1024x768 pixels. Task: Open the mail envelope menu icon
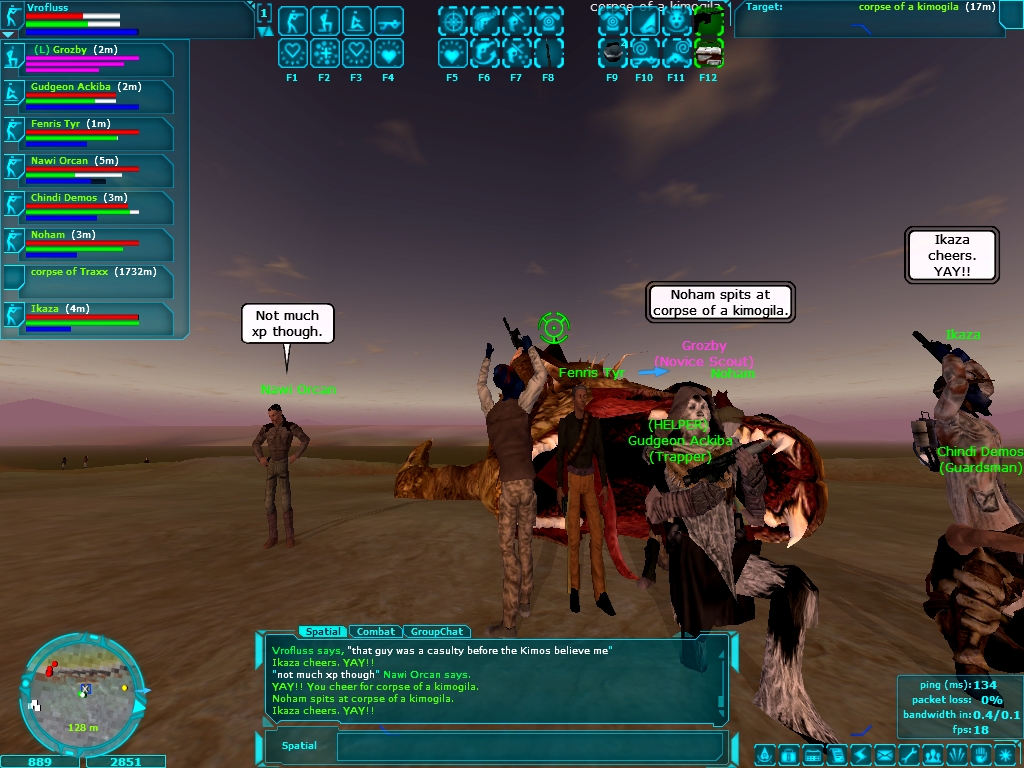885,755
